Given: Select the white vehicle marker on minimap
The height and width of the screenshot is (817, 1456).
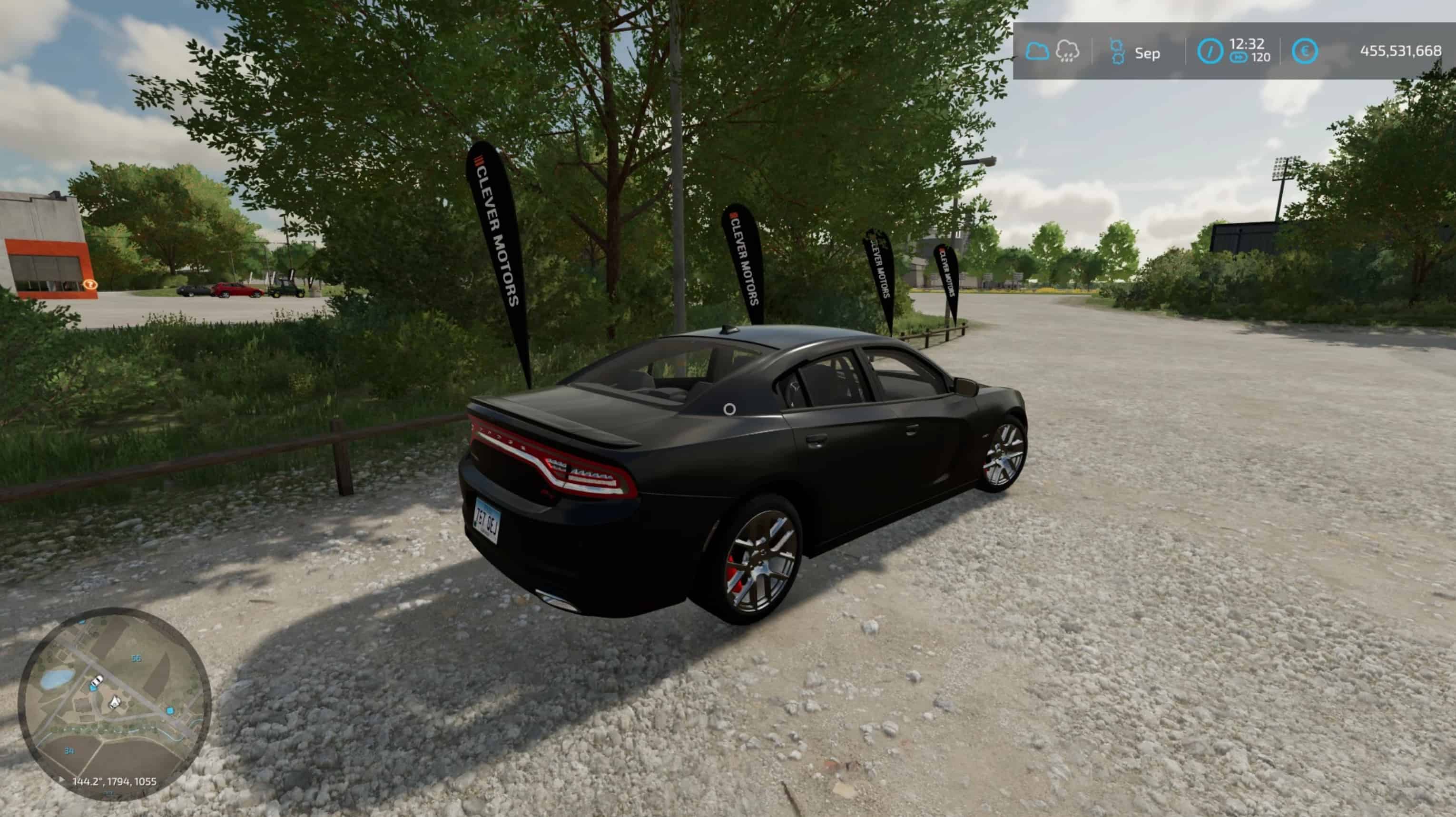Looking at the screenshot, I should 97,680.
